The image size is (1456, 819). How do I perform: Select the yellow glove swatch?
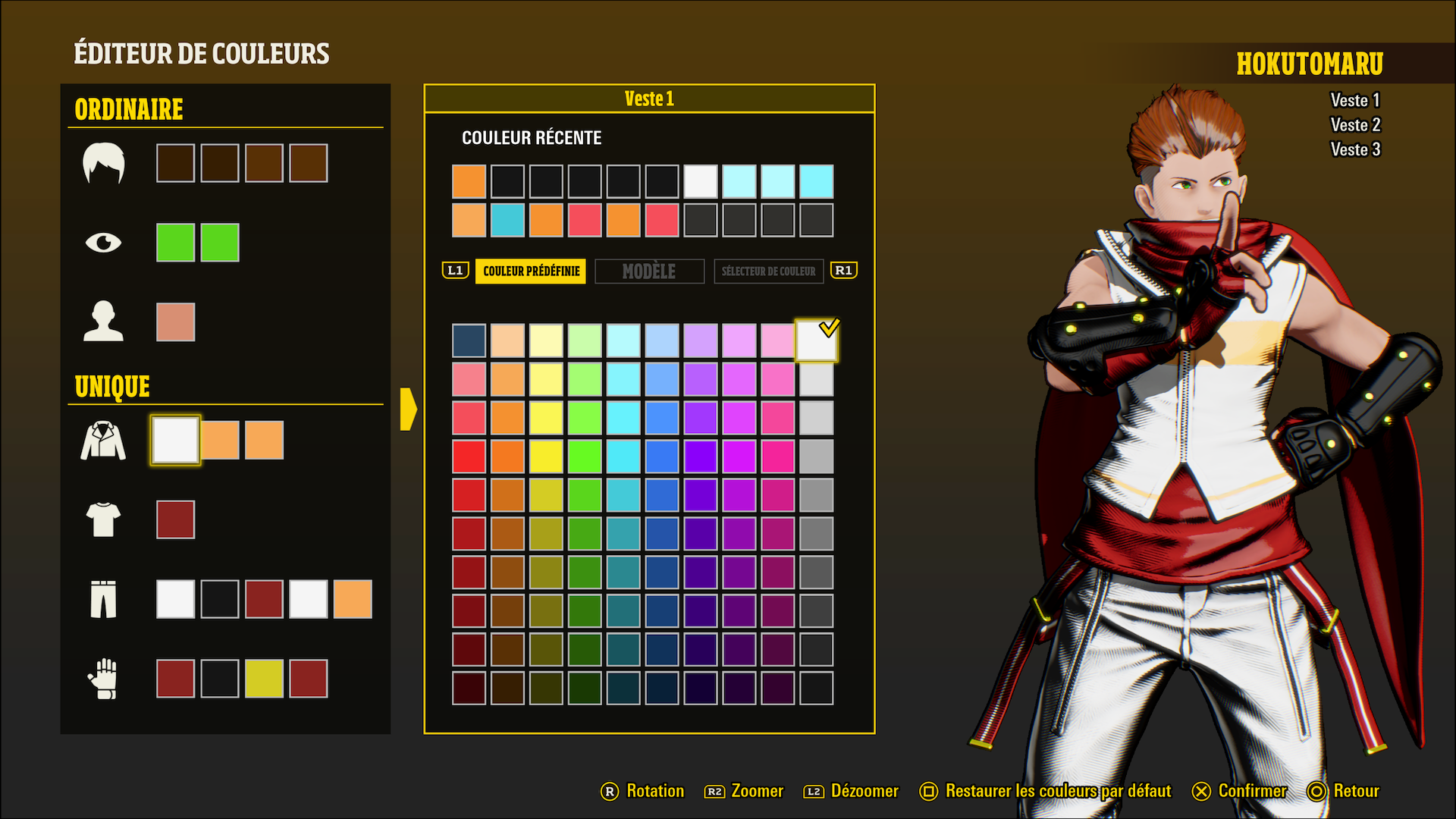(x=264, y=678)
